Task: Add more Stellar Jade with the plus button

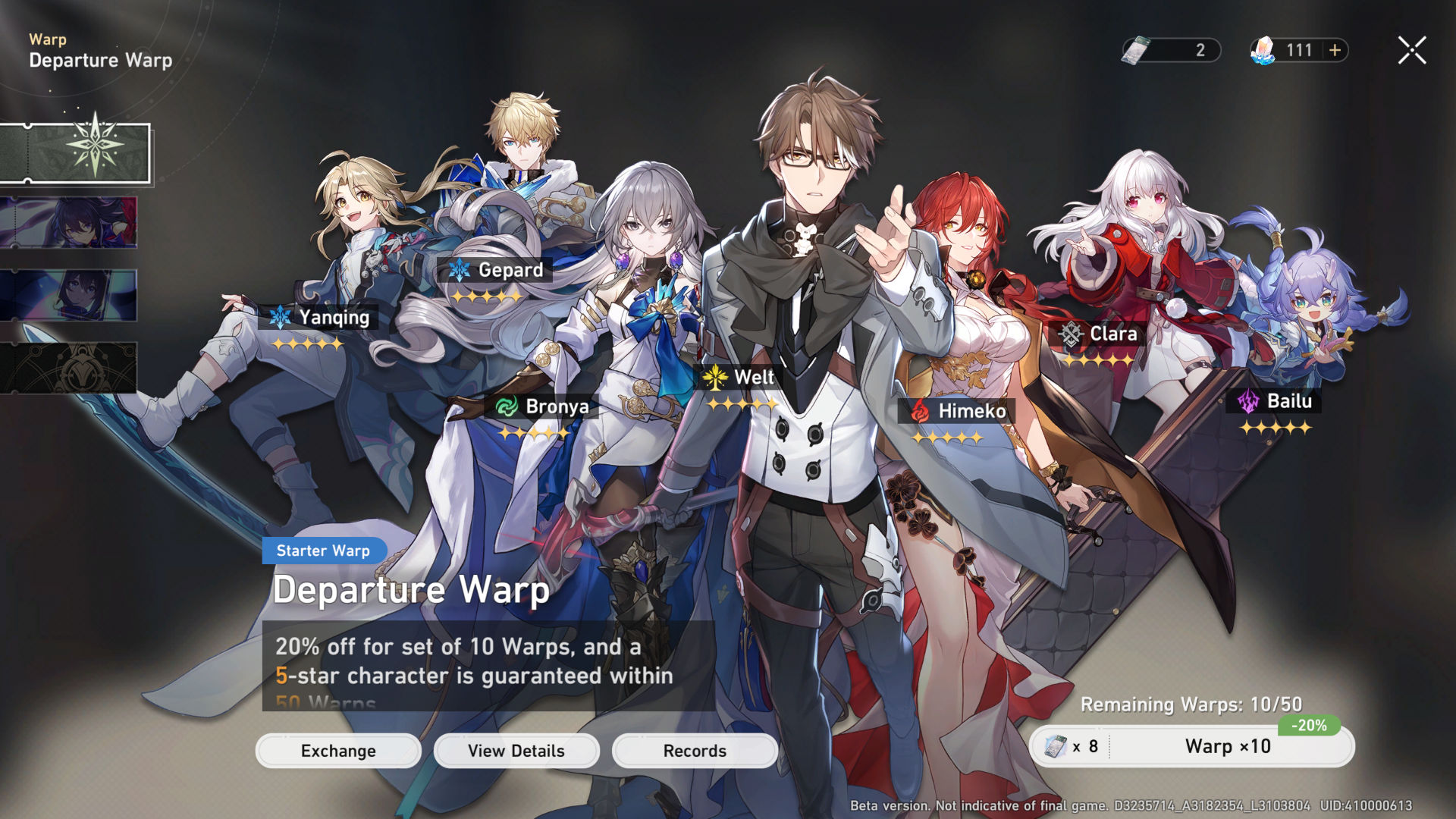Action: 1335,51
